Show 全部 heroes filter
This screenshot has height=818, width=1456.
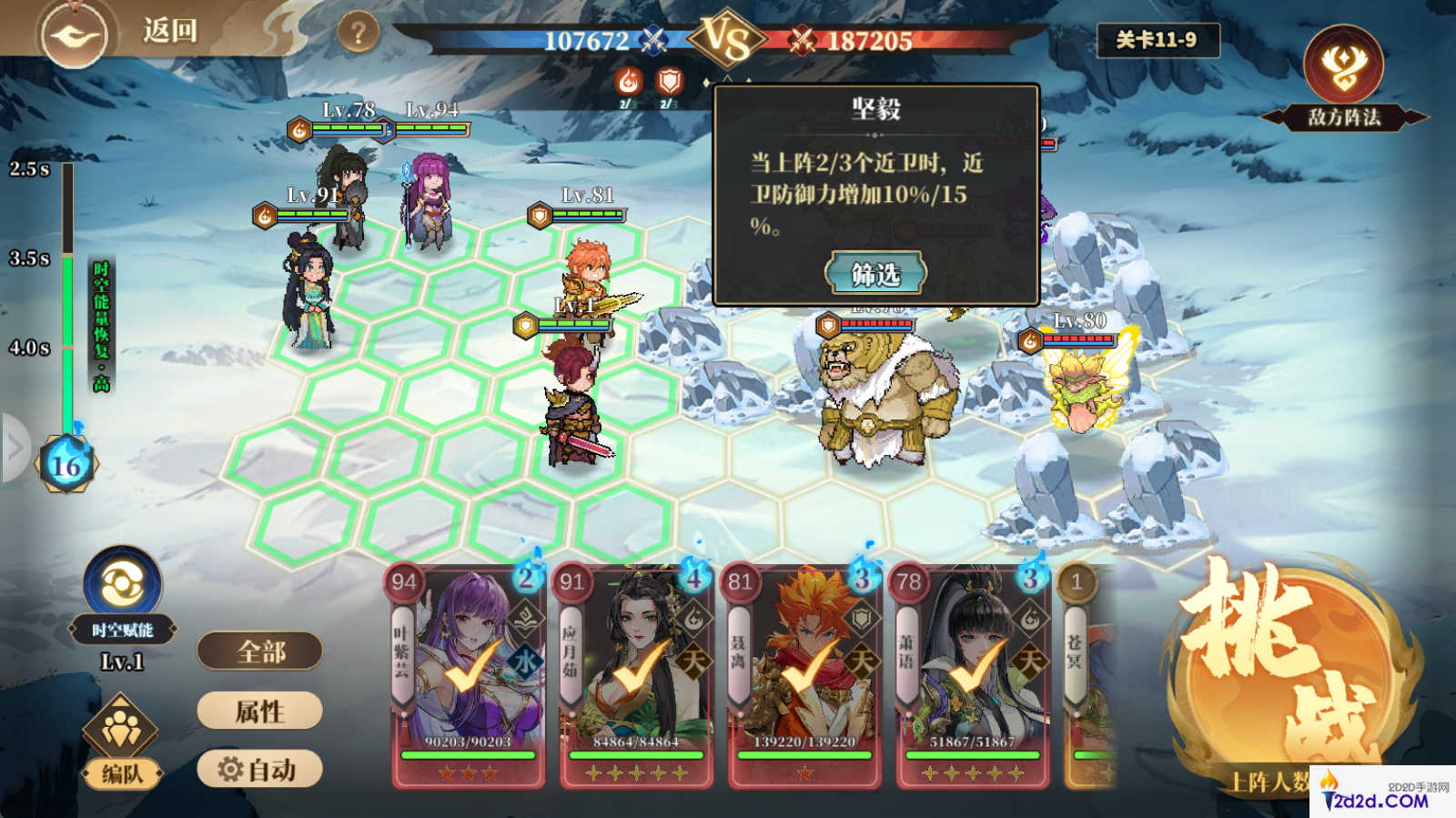(x=260, y=651)
